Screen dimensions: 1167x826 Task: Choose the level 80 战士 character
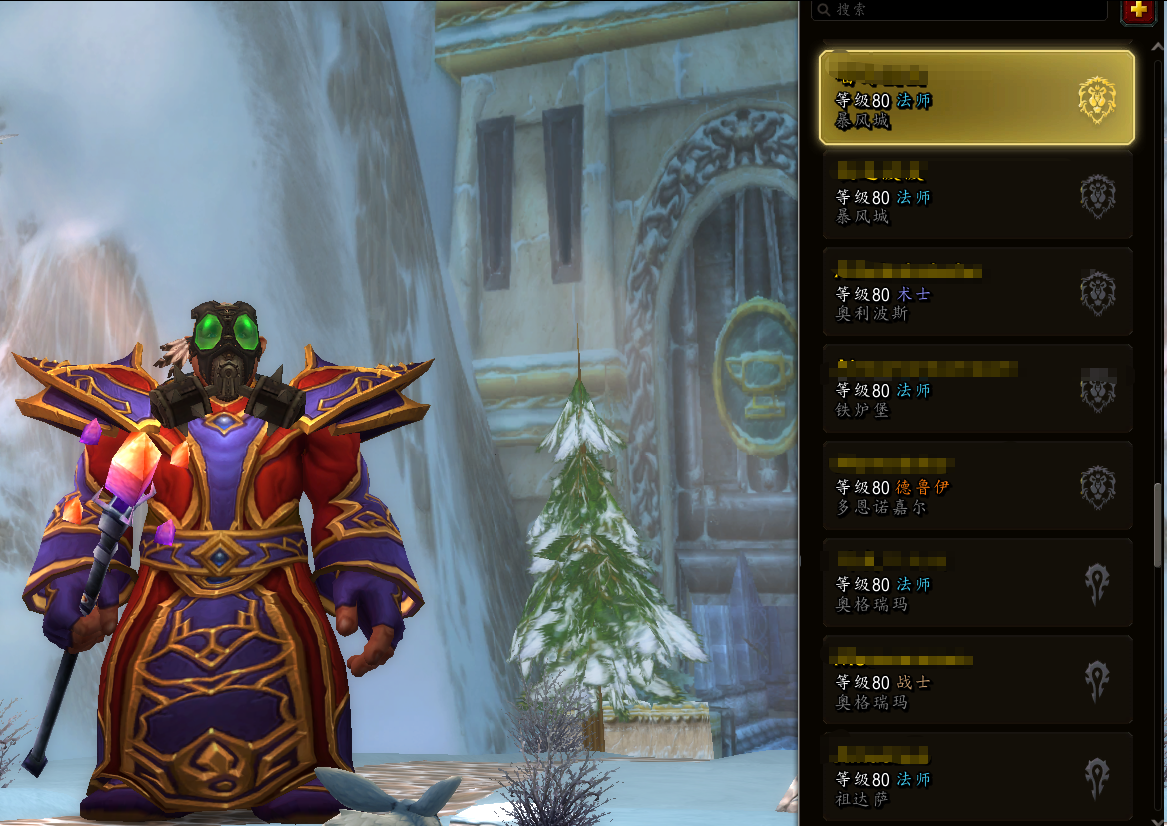[976, 680]
